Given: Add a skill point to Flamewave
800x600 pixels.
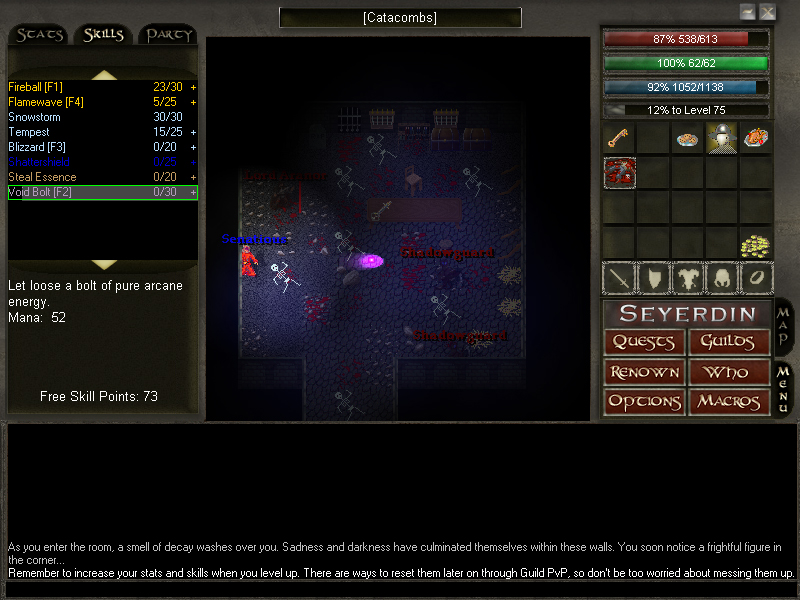Looking at the screenshot, I should point(193,102).
